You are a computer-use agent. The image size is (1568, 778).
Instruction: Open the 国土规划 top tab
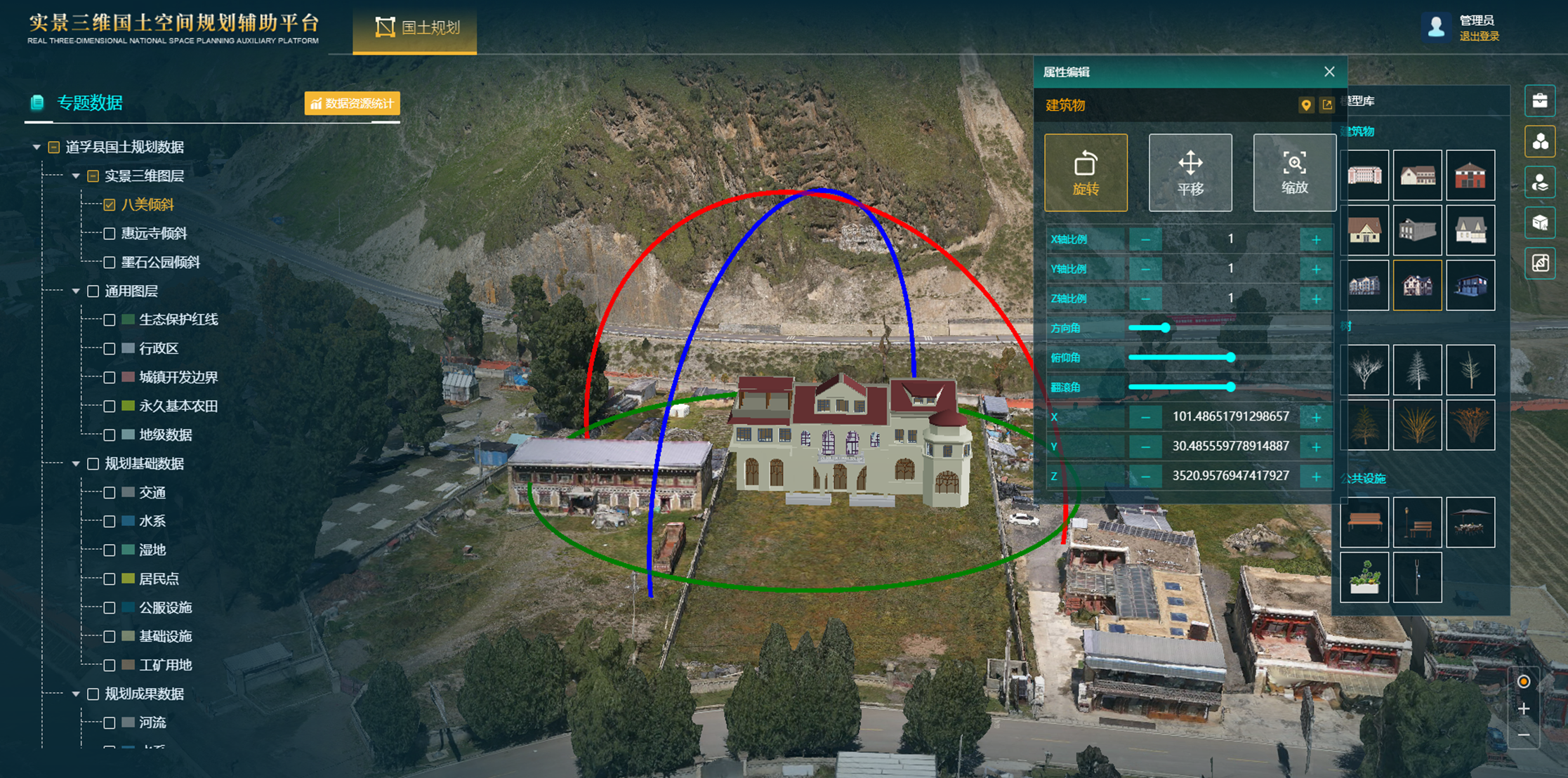click(x=416, y=28)
